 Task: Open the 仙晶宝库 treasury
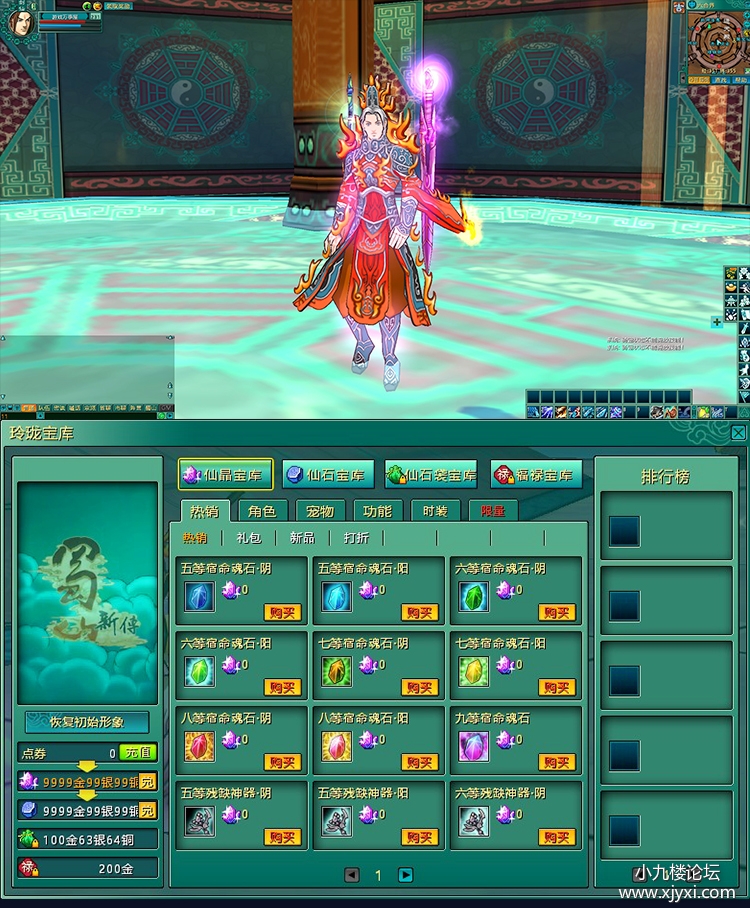click(x=226, y=475)
